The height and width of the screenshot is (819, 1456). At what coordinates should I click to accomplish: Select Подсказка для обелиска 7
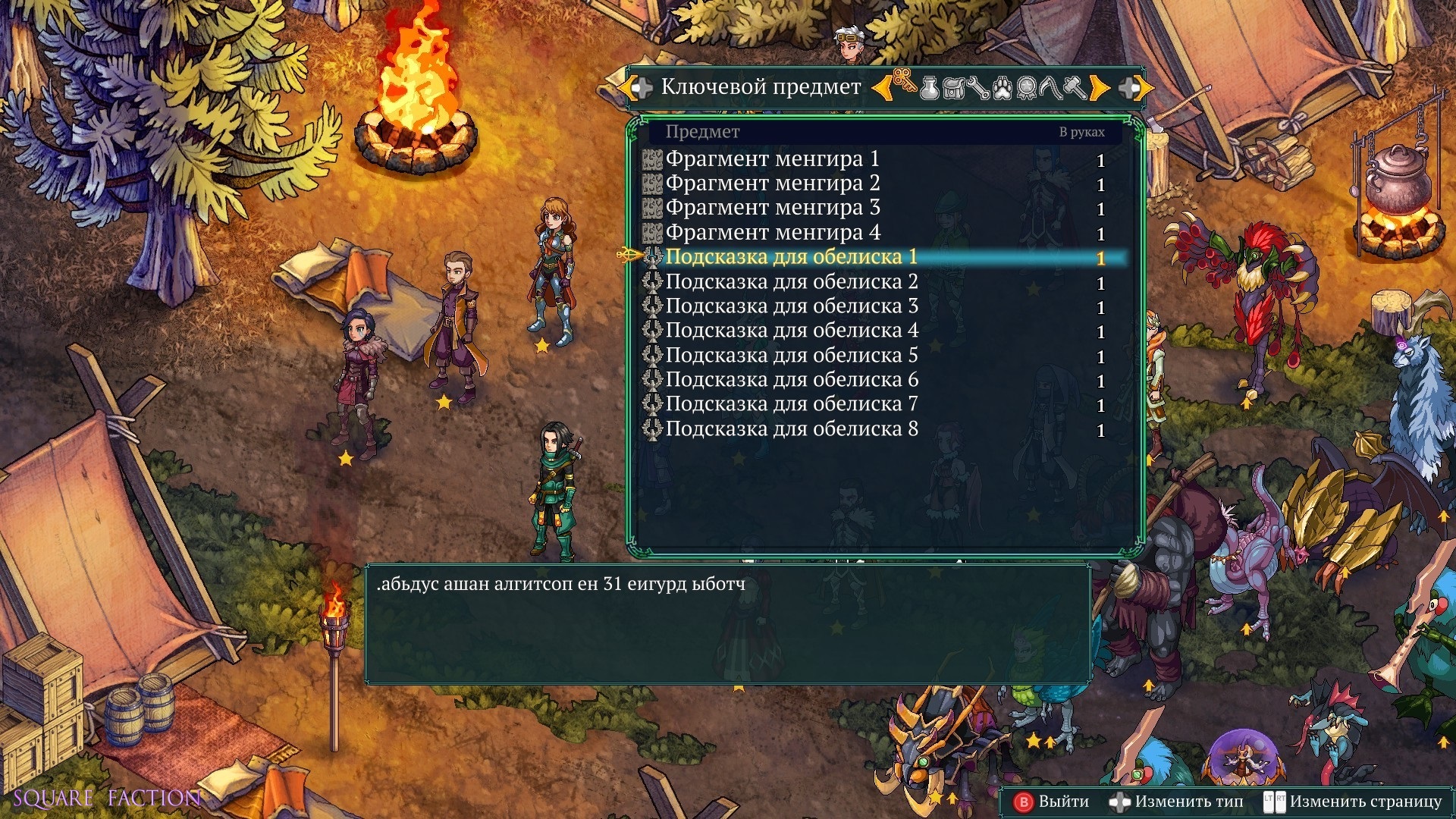[x=791, y=404]
